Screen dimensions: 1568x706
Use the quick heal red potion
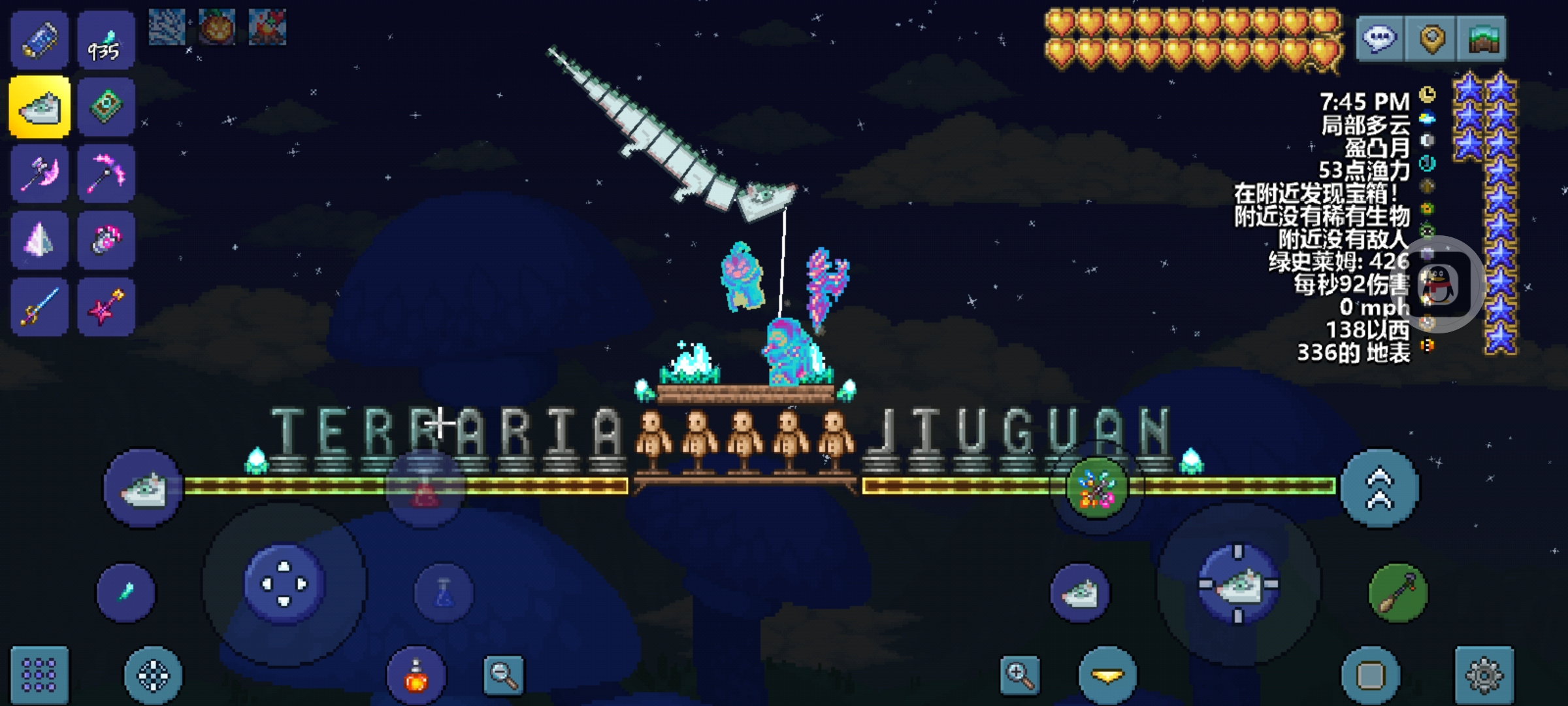pyautogui.click(x=416, y=676)
